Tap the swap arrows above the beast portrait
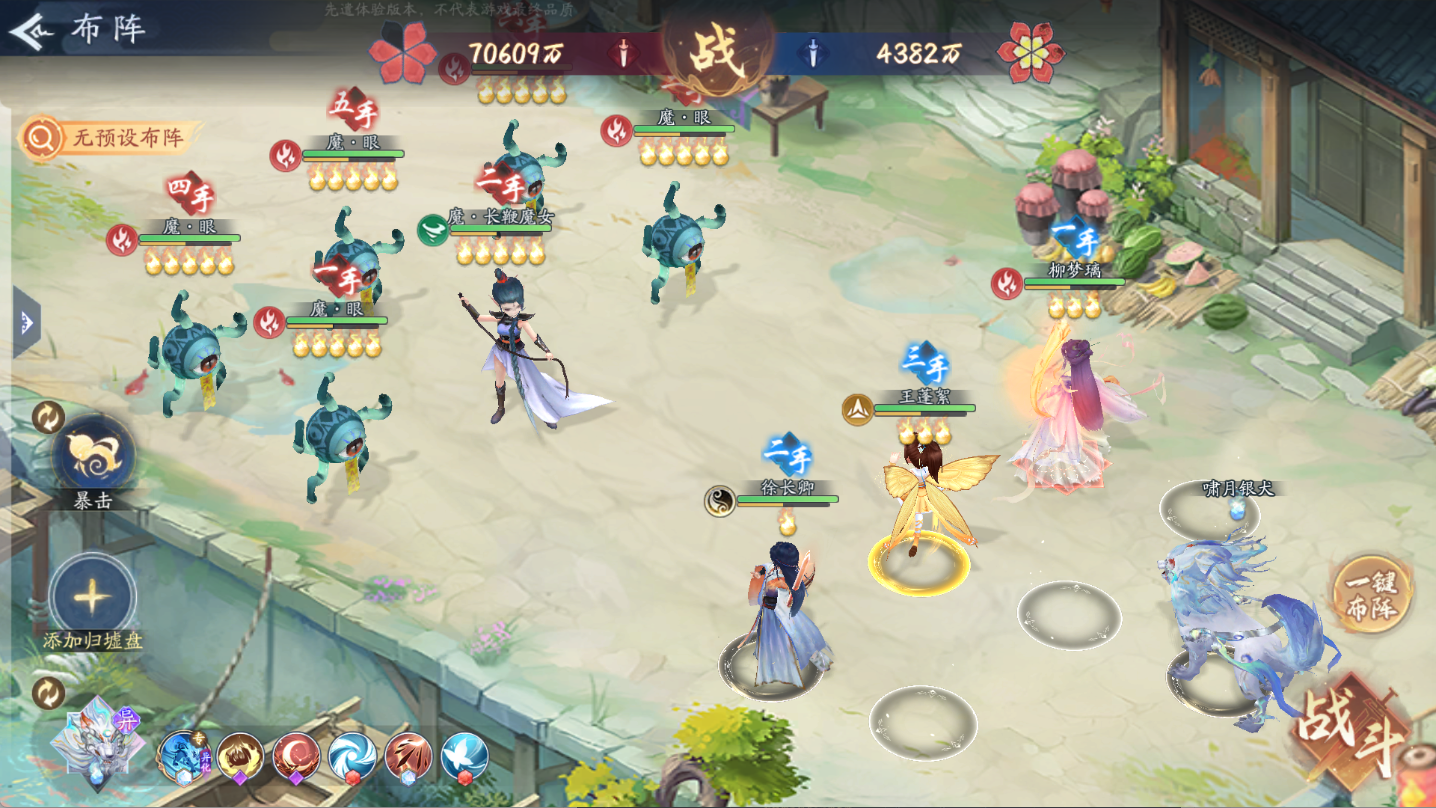Screen dimensions: 1436x808 coord(48,692)
